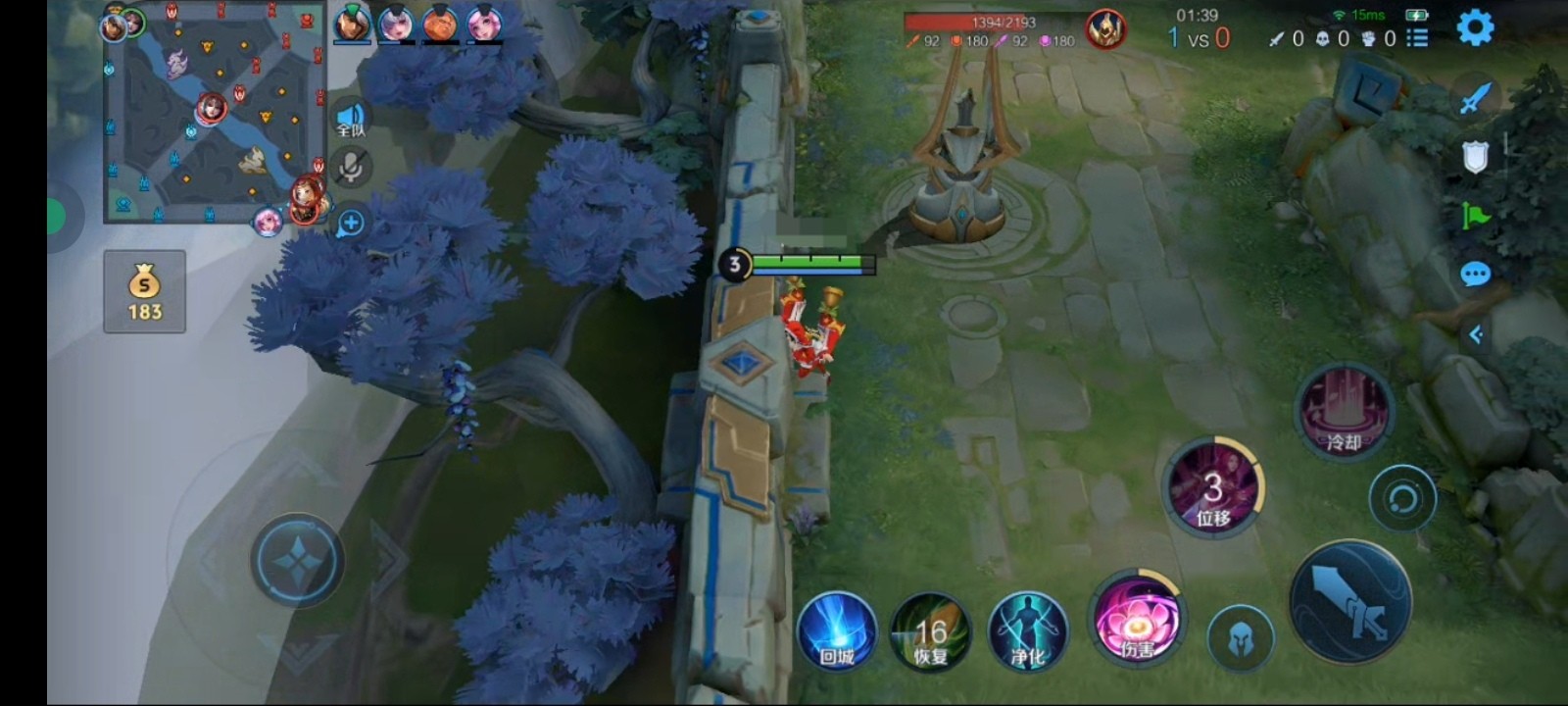Tap the sword basic attack button
The image size is (1568, 706).
coord(1350,603)
